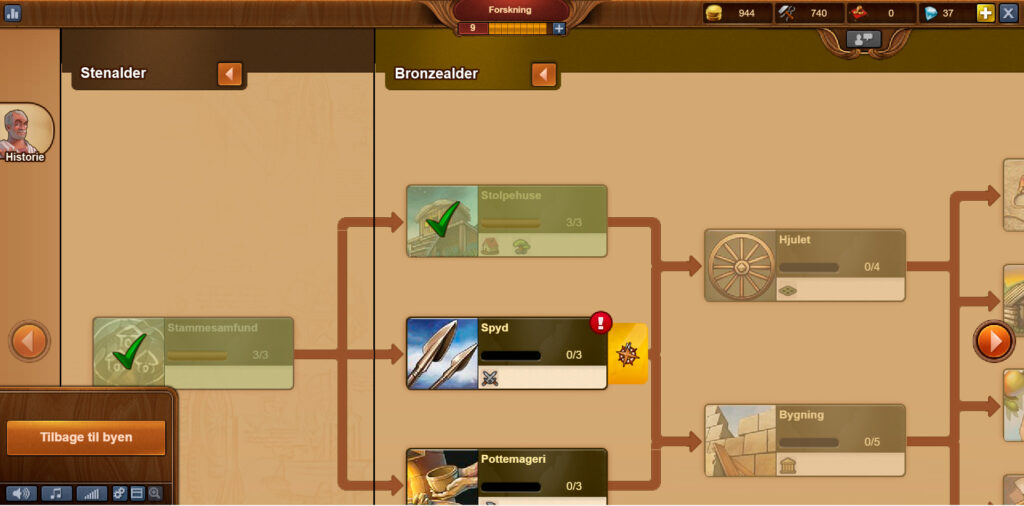
Task: Open the social chat button below resources
Action: pos(864,39)
